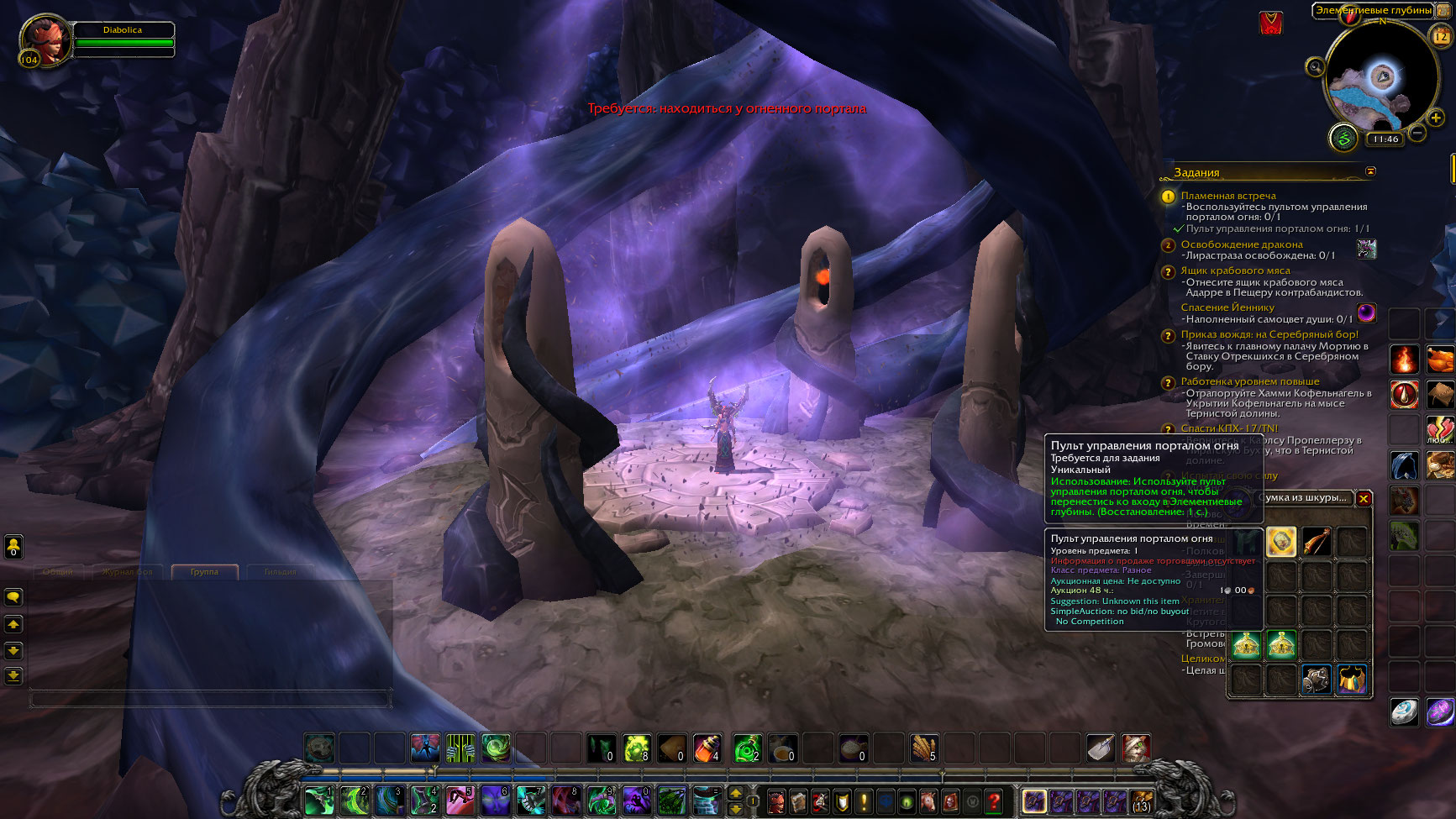Select the Diabolica player portrait
The height and width of the screenshot is (819, 1456).
coord(45,40)
